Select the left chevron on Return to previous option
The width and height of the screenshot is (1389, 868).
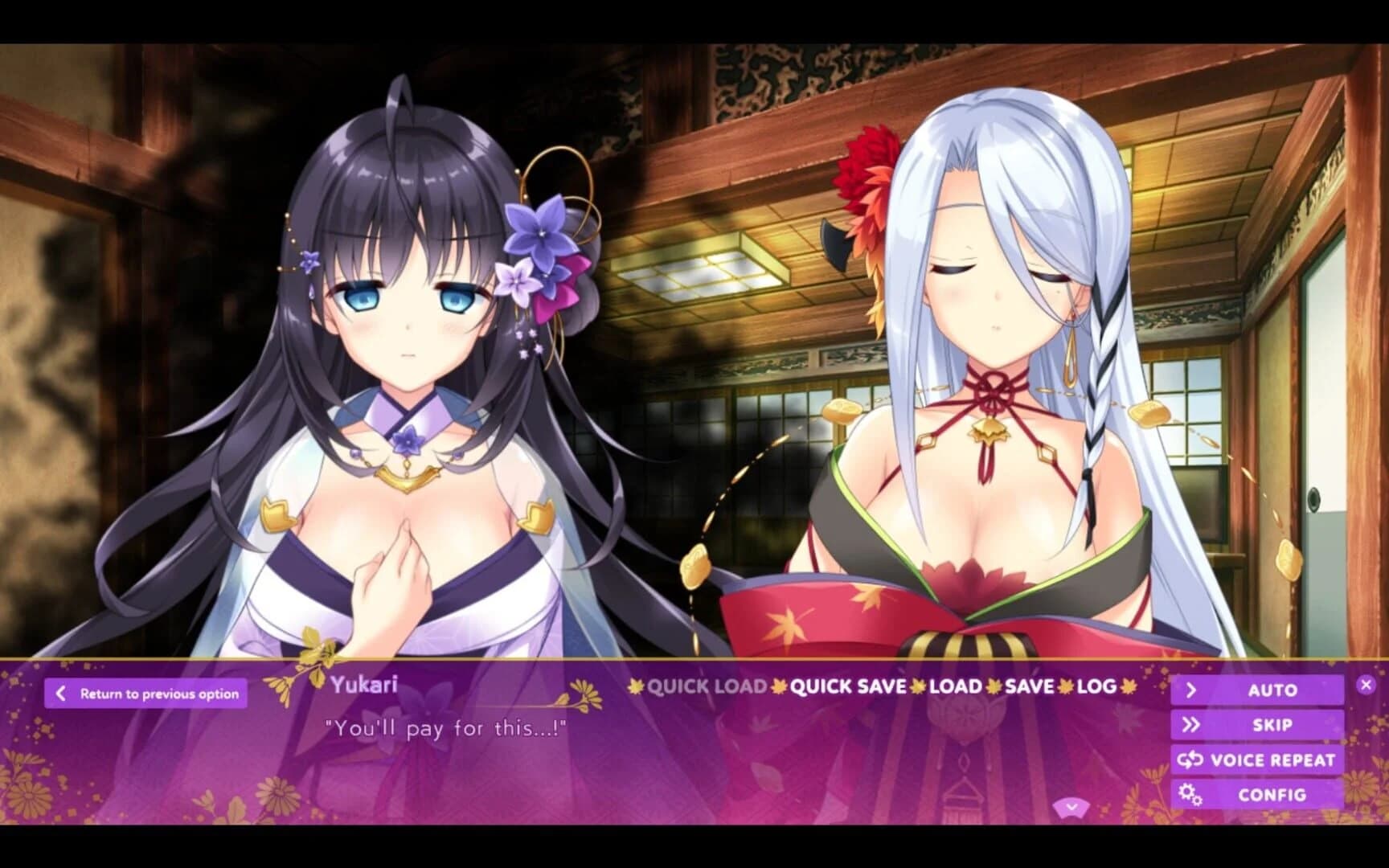(x=59, y=692)
